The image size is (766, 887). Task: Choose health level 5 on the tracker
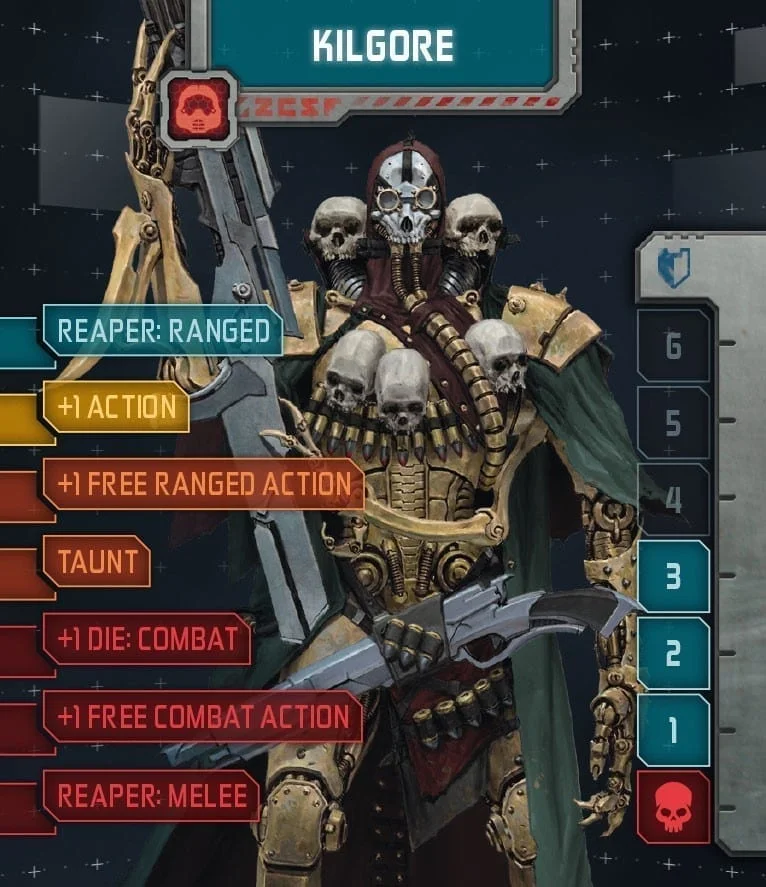pos(673,423)
